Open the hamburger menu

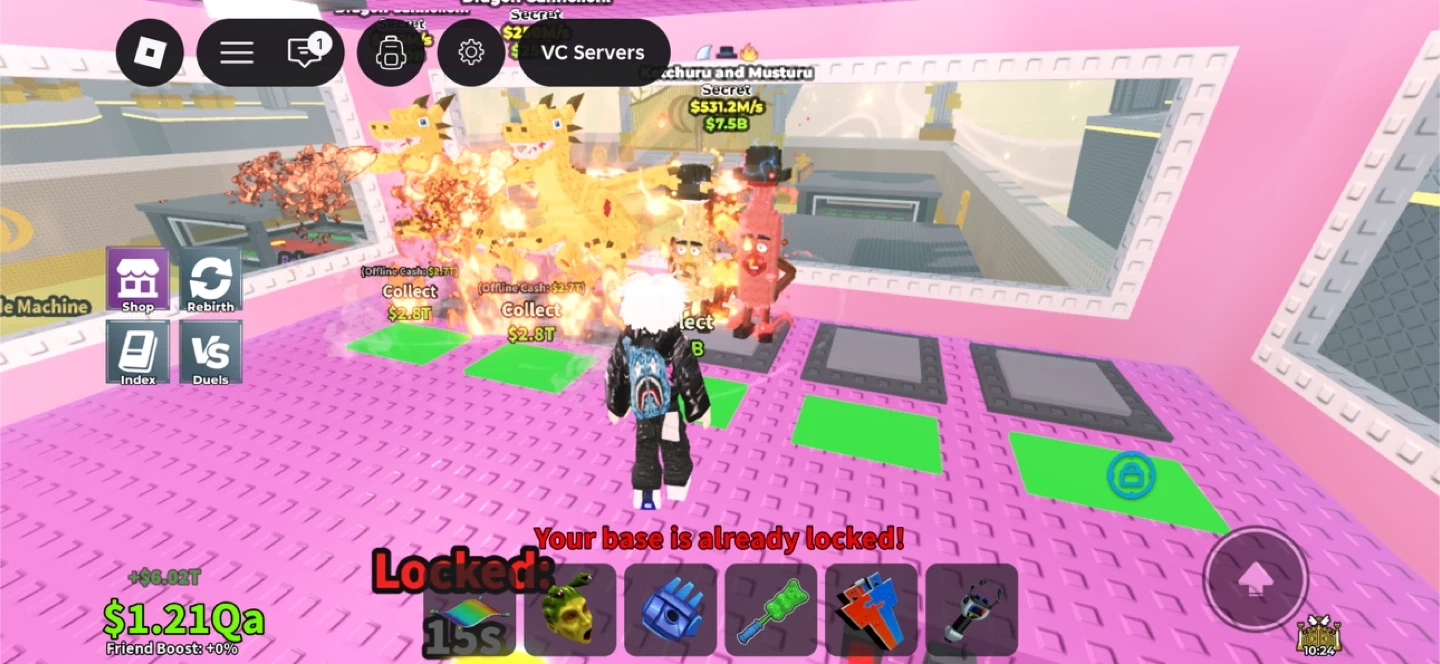click(236, 52)
